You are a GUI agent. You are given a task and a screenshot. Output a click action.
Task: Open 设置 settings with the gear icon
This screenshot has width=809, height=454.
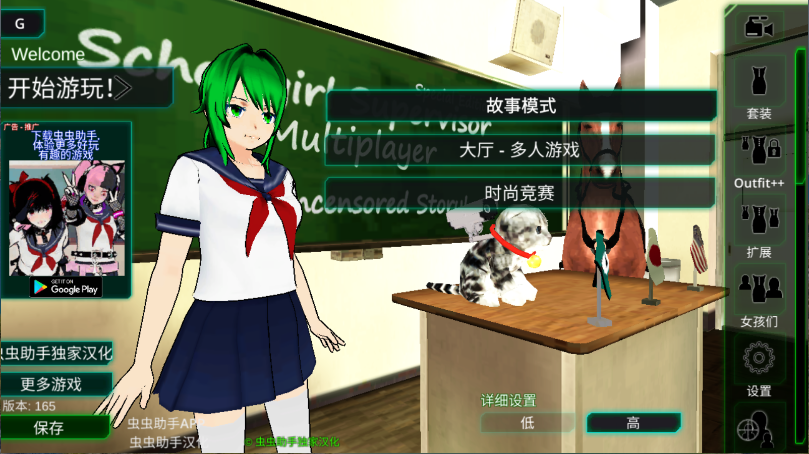point(759,364)
